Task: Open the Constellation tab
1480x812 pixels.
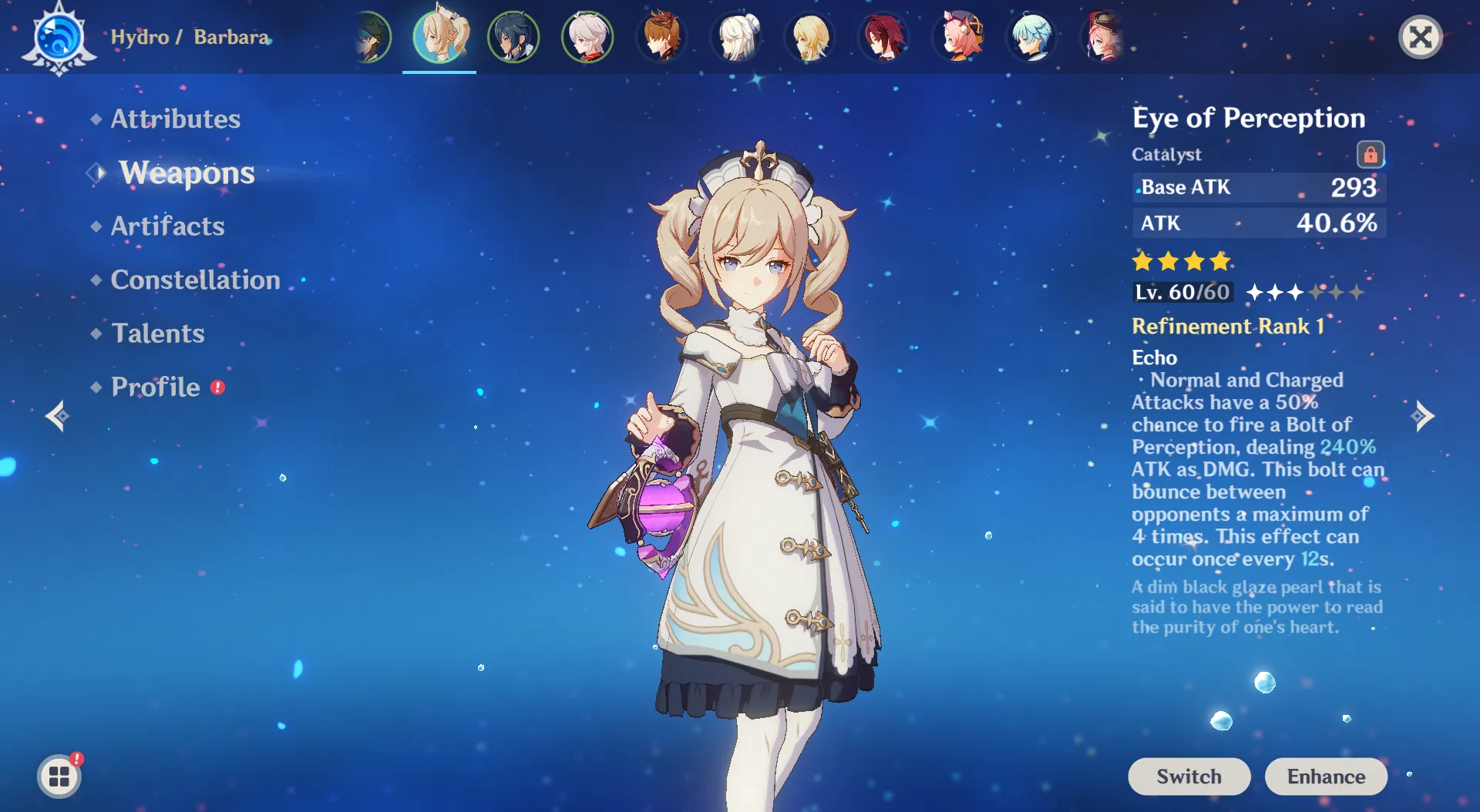Action: tap(195, 280)
